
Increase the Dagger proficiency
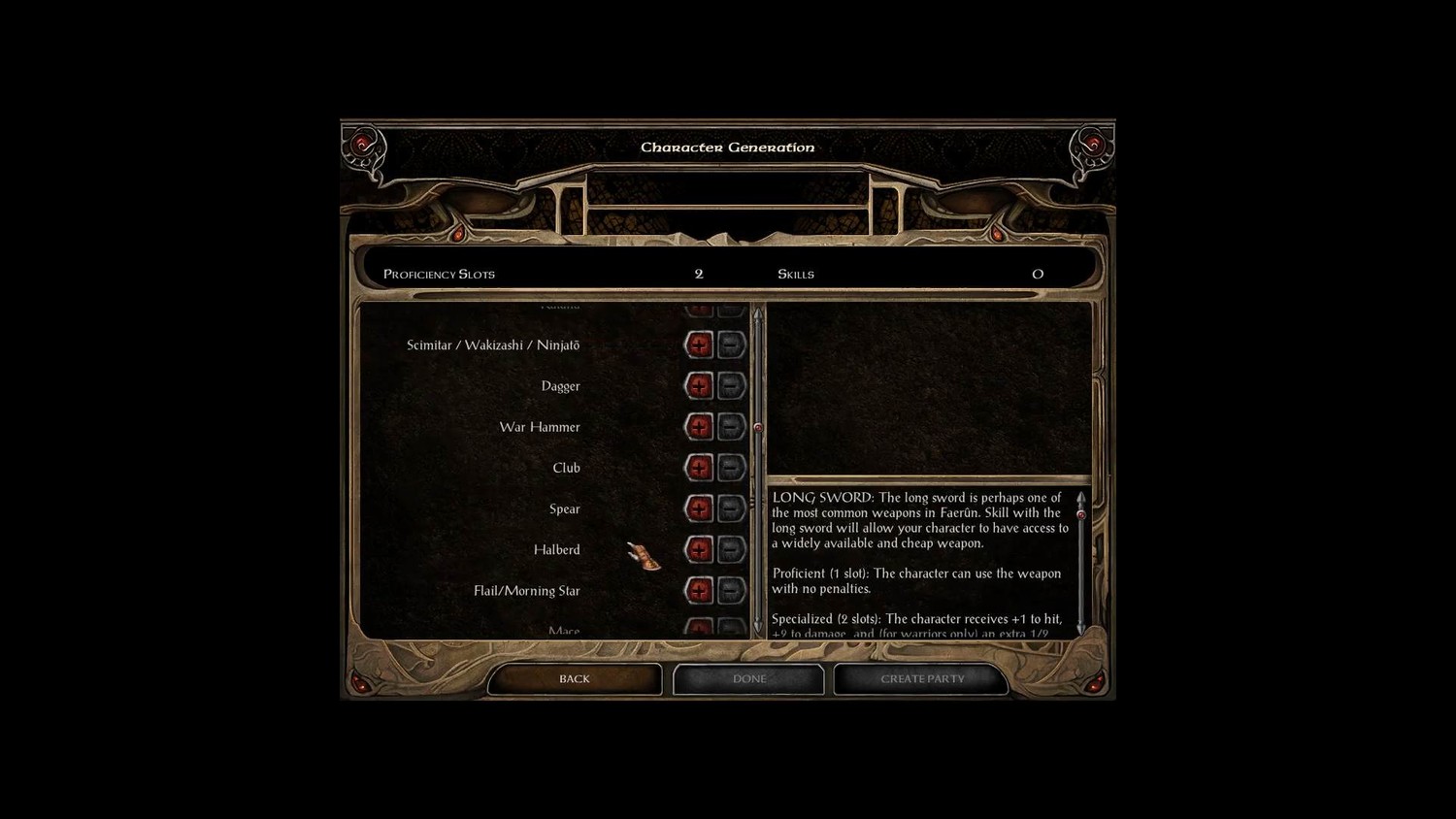point(699,385)
